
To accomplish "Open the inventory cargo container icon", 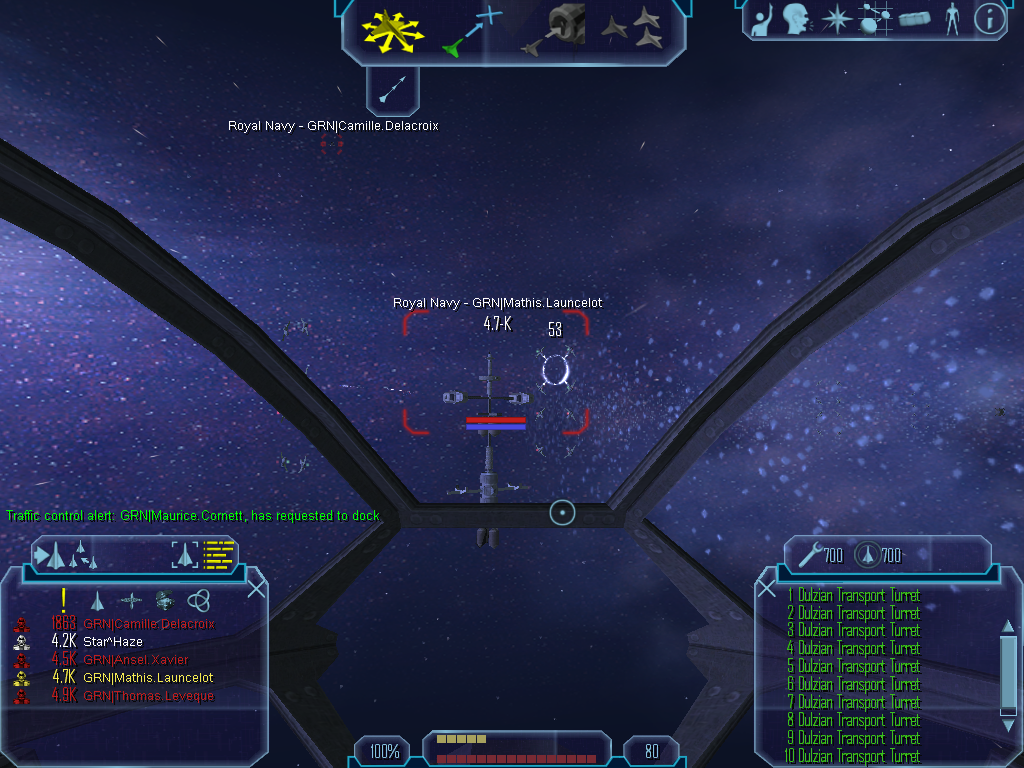I will point(914,19).
